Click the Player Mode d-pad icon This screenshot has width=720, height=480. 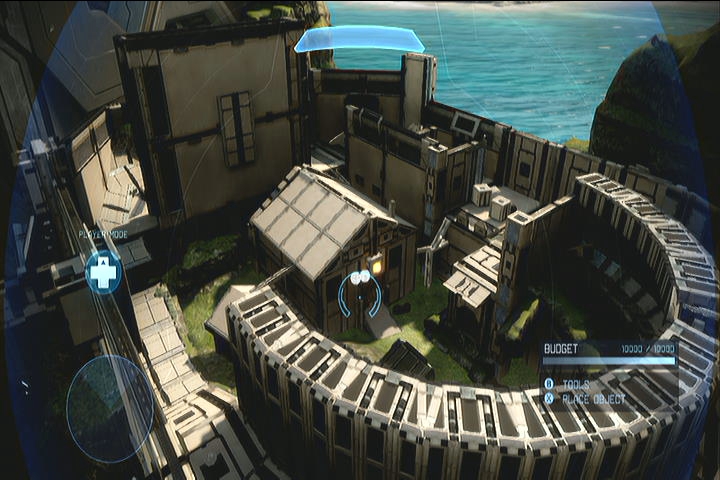[x=103, y=272]
